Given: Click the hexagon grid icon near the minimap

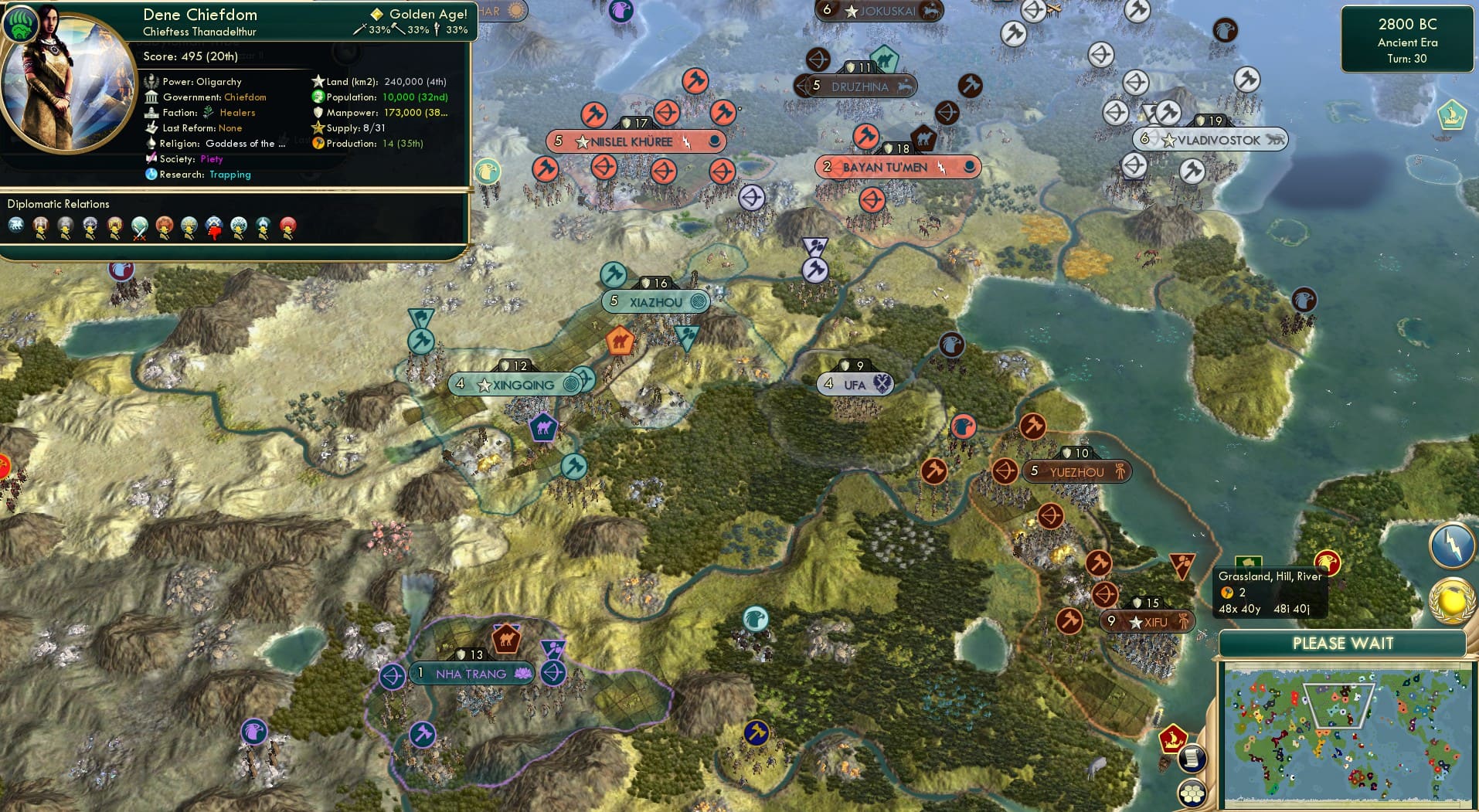Looking at the screenshot, I should (x=1192, y=793).
